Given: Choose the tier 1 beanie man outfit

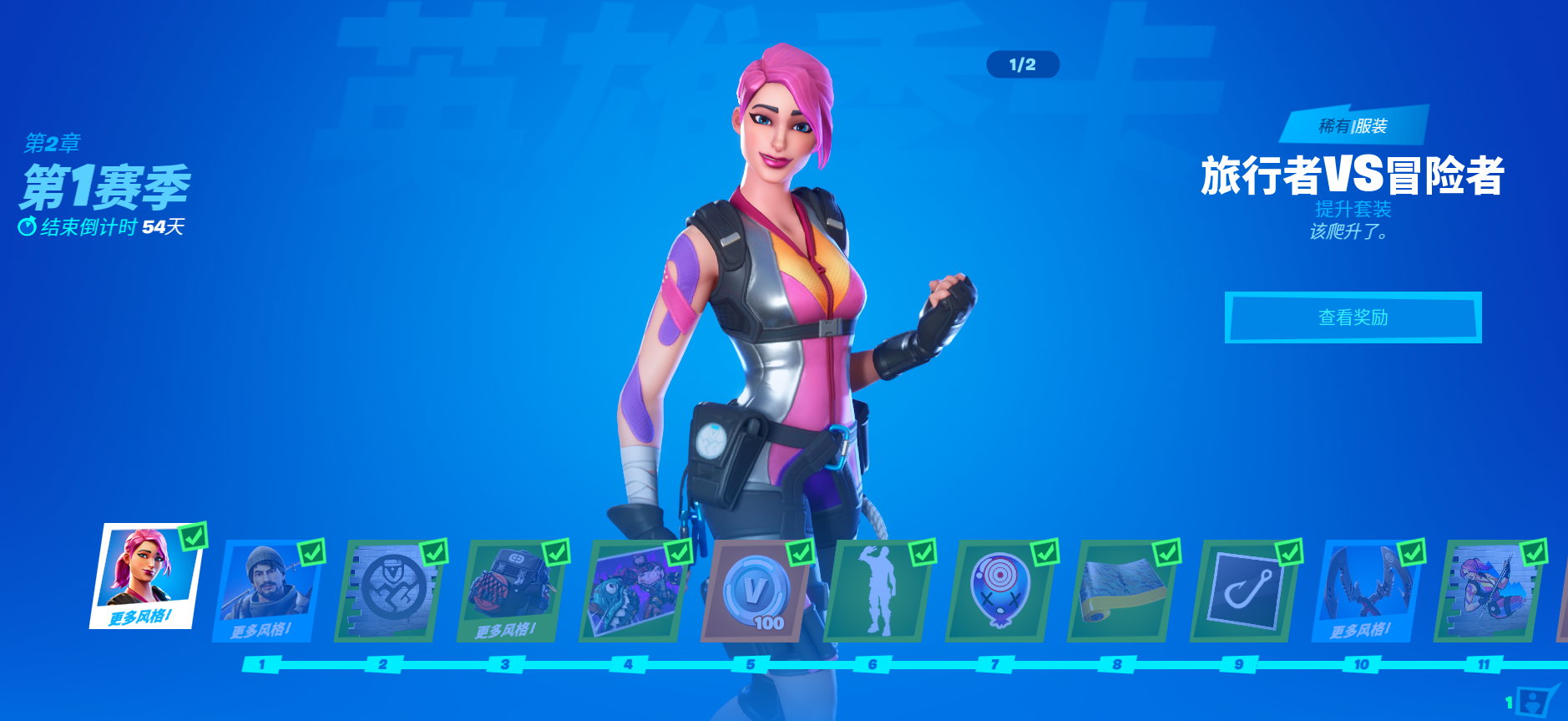Looking at the screenshot, I should point(267,591).
